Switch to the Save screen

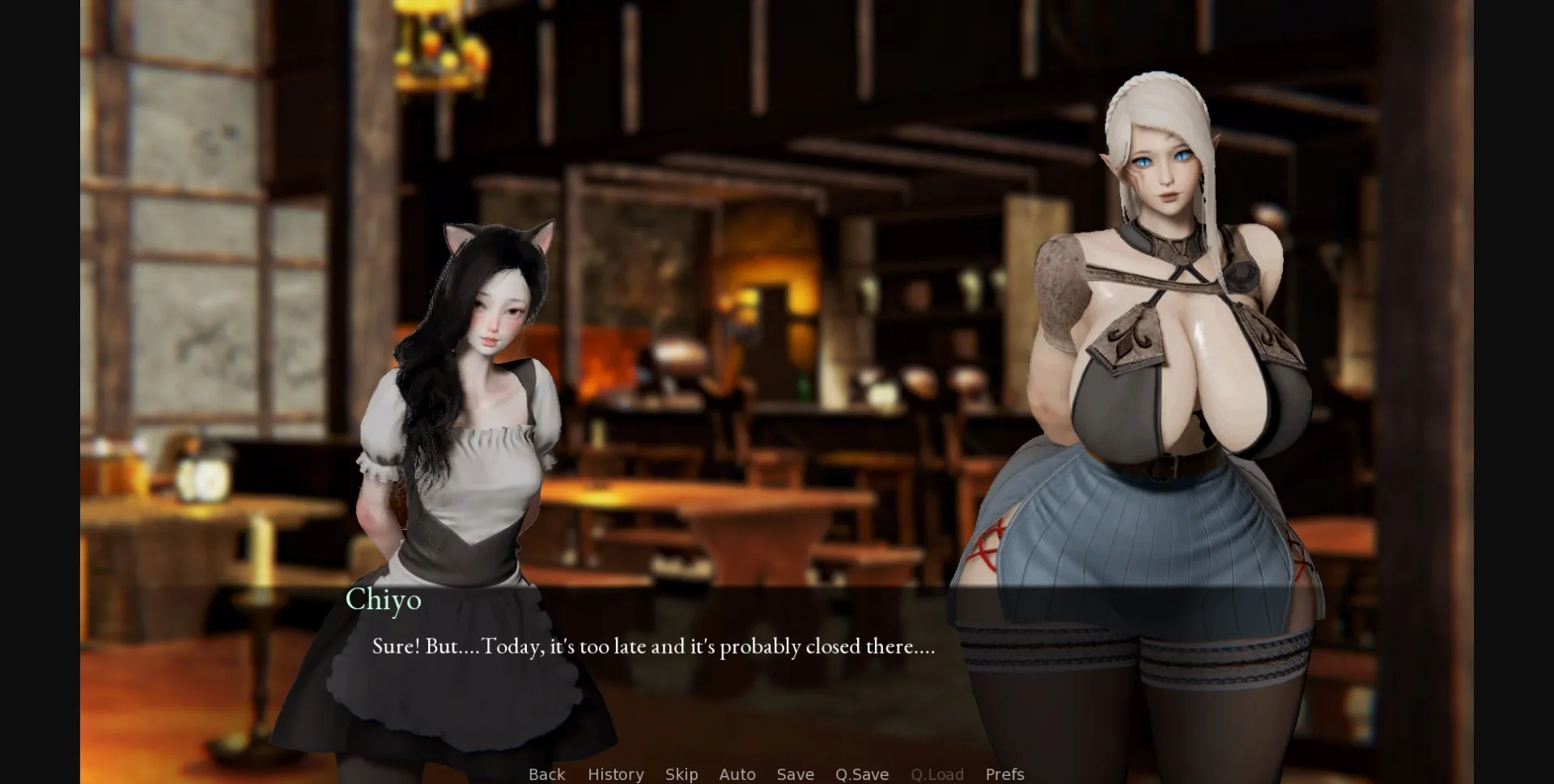(795, 774)
